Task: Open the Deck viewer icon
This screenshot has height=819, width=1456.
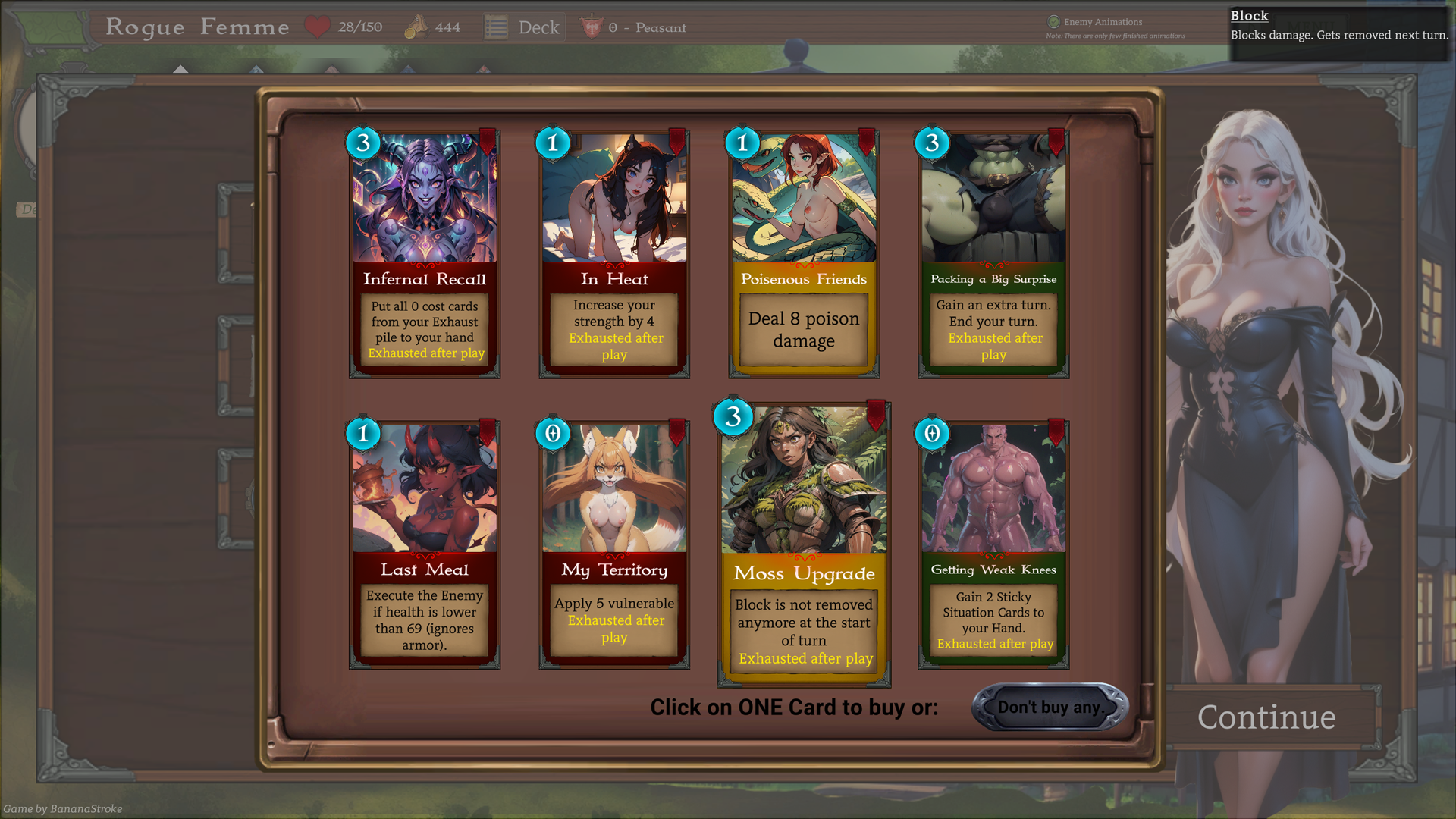Action: click(497, 26)
